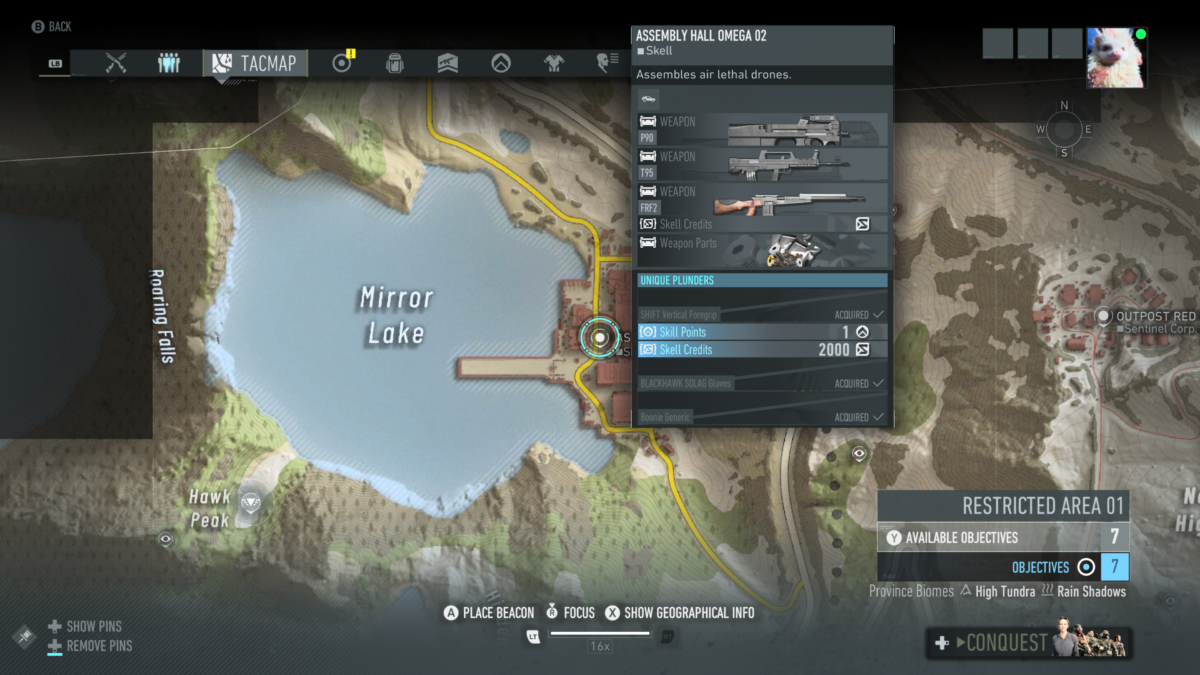Open the head profile list tab
Viewport: 1200px width, 675px height.
click(x=606, y=63)
